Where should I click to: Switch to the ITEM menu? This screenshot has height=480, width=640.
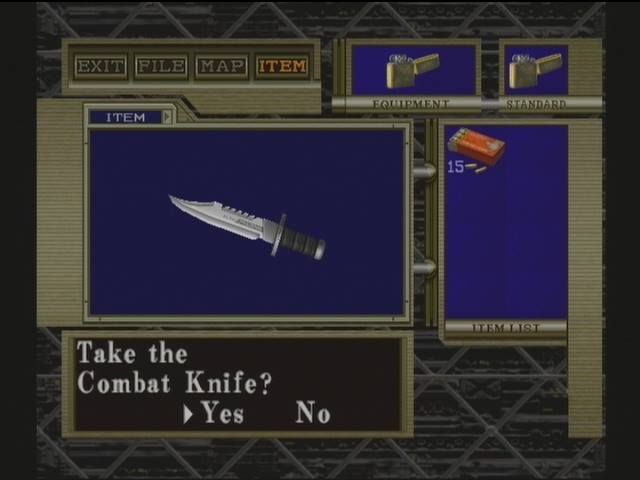coord(282,67)
